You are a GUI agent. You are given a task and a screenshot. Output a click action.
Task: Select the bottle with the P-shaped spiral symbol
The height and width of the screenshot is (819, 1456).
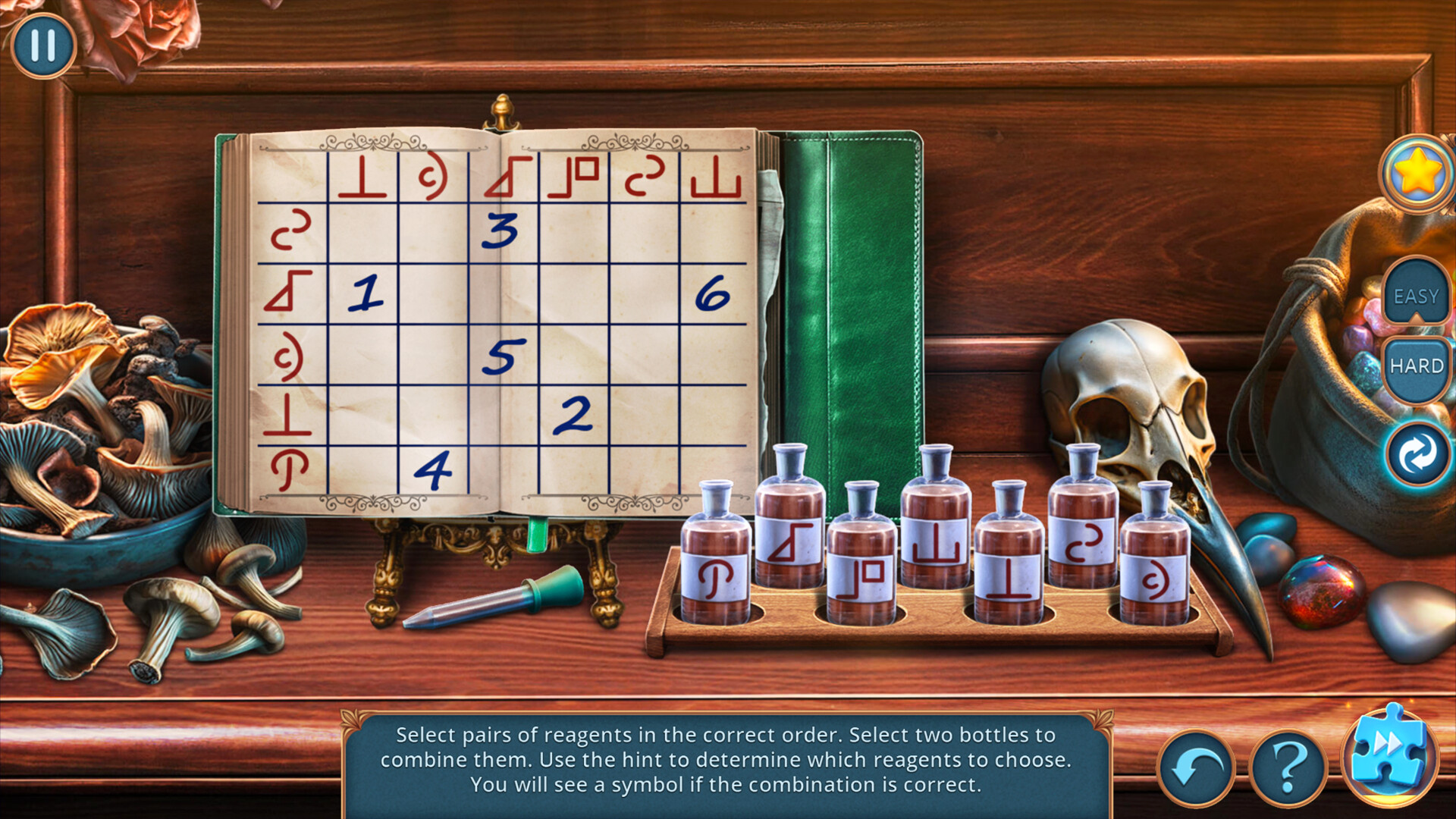coord(714,561)
